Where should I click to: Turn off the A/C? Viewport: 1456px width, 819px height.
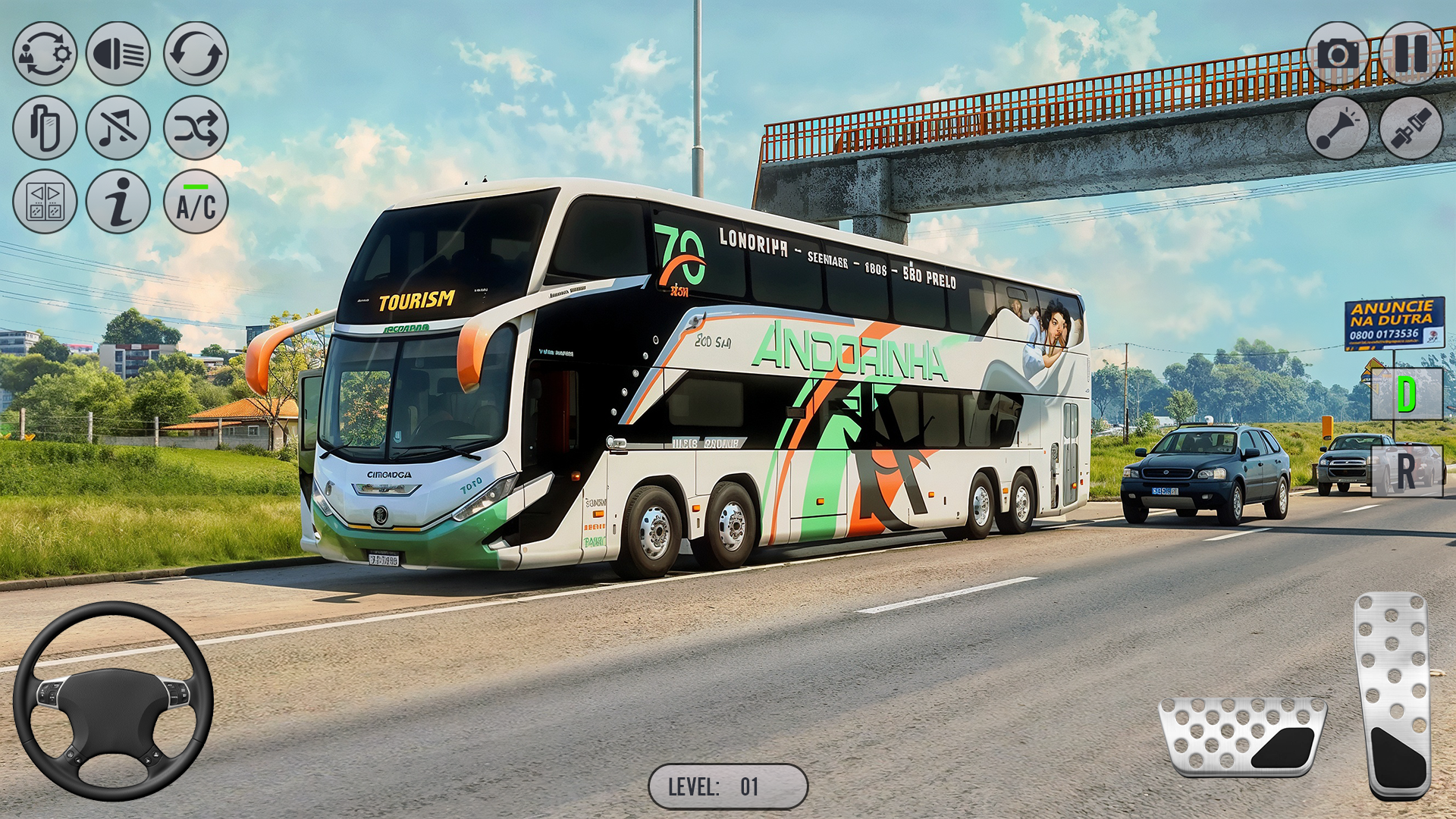tap(196, 201)
